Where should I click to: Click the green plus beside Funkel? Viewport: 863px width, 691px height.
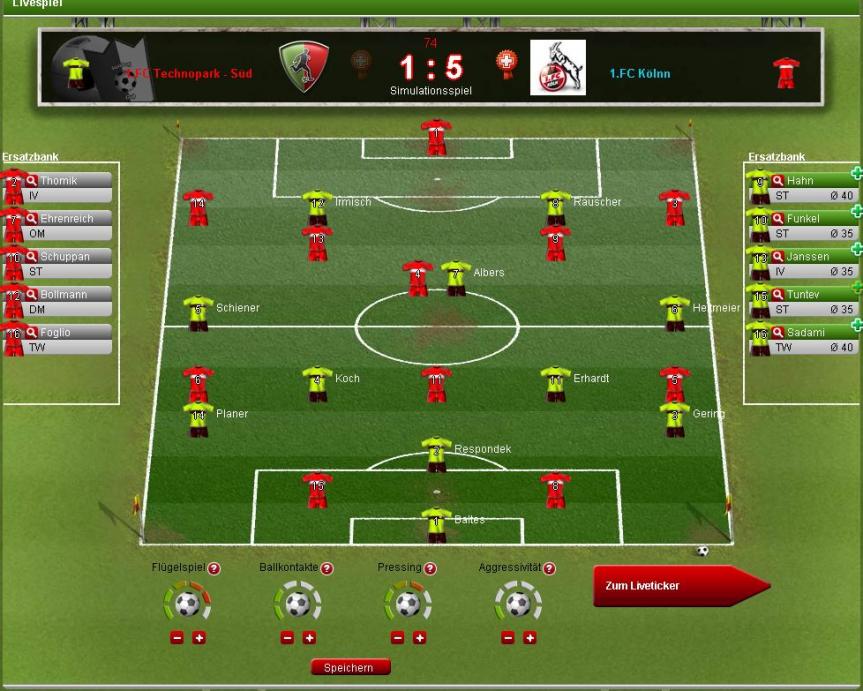click(x=856, y=211)
